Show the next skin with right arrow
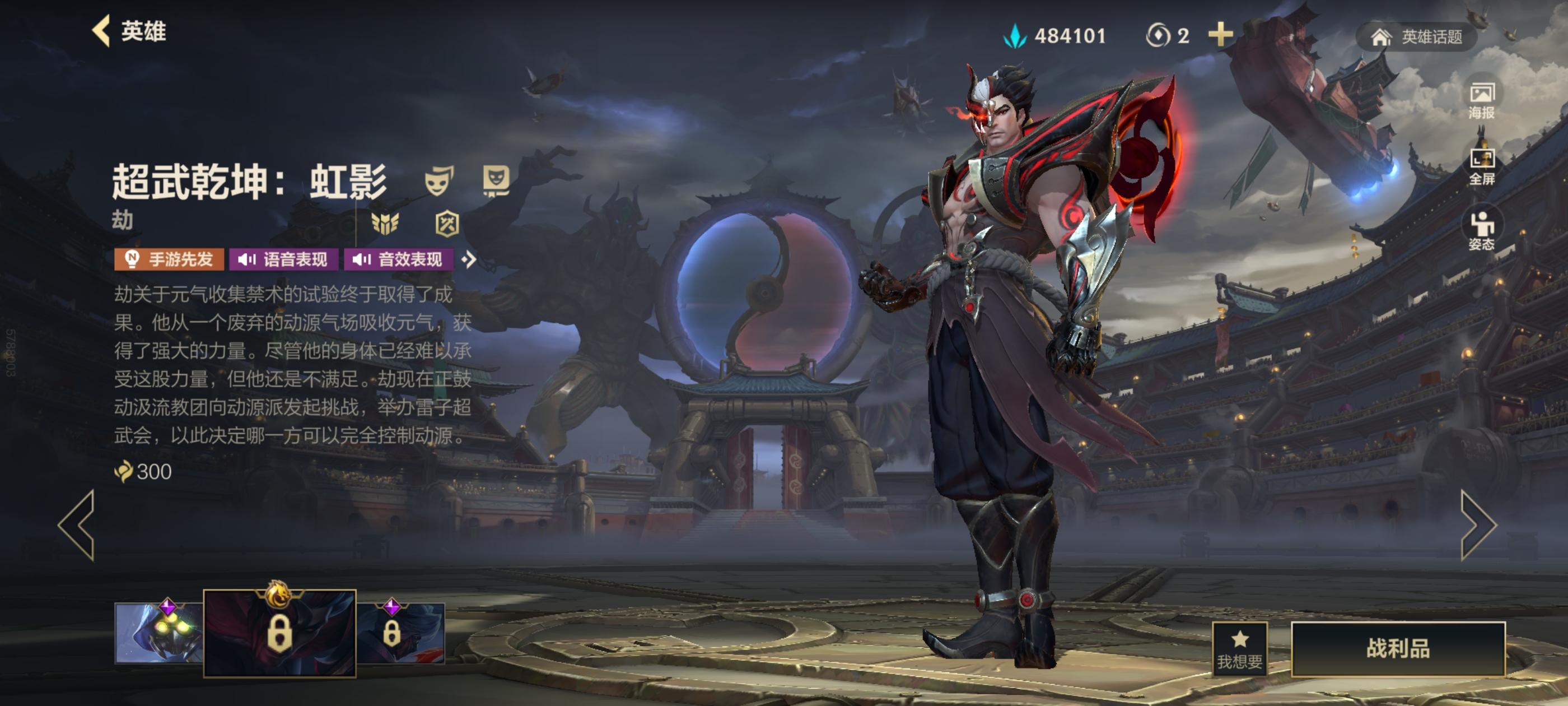 [x=1478, y=525]
